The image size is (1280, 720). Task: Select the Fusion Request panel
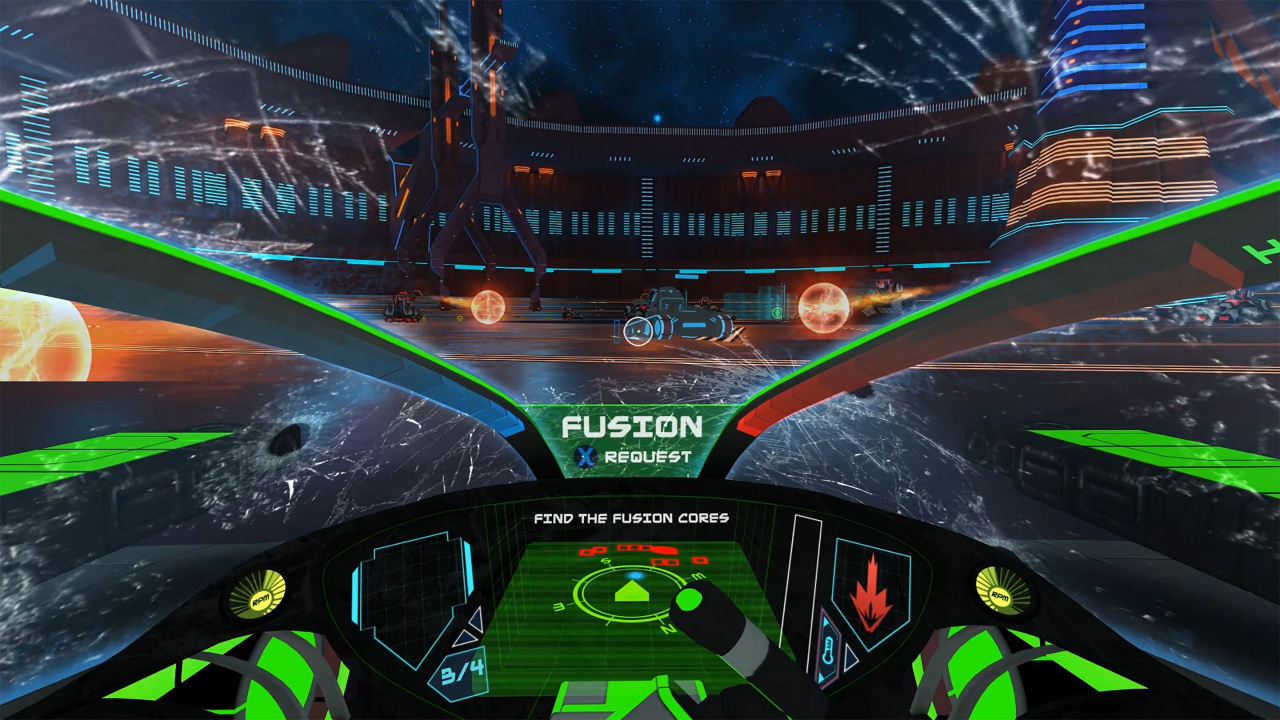(631, 440)
